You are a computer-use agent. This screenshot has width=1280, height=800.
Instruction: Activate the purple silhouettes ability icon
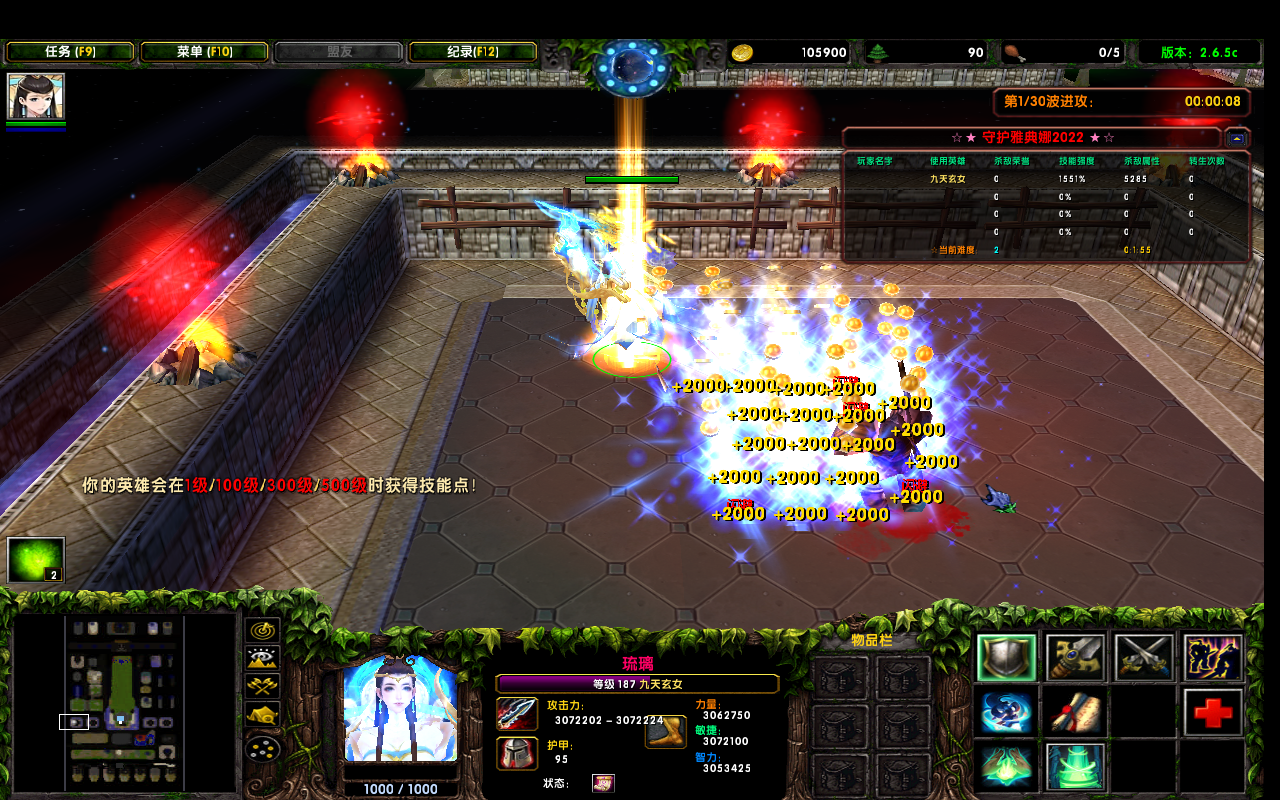[x=1213, y=658]
